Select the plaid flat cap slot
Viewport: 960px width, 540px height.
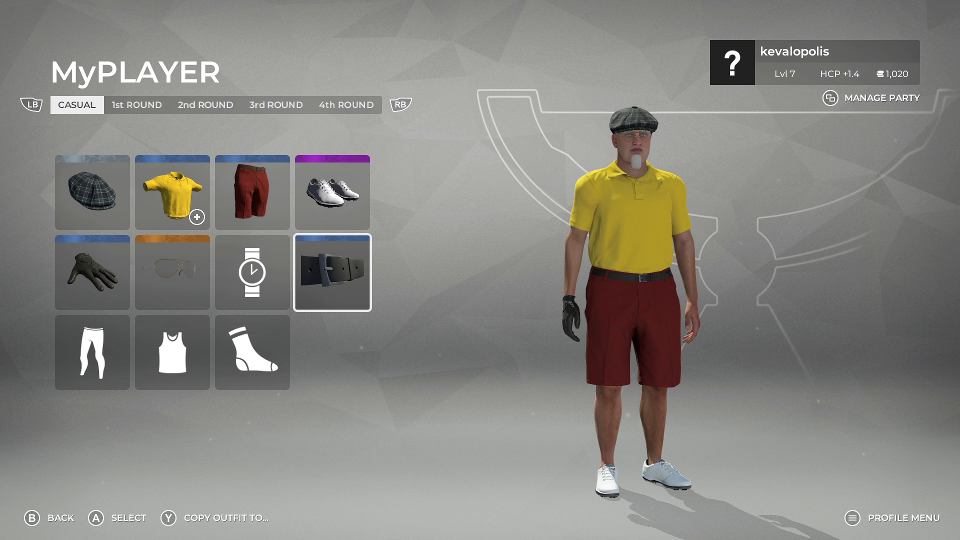point(92,192)
